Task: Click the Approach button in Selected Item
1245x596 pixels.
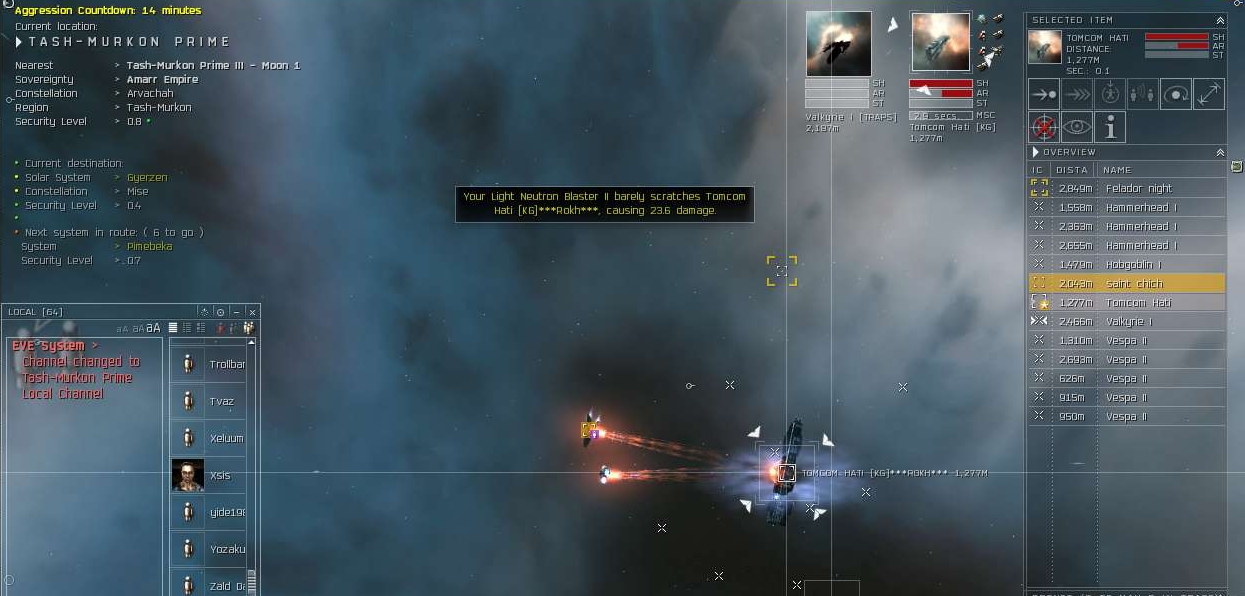Action: tap(1045, 94)
